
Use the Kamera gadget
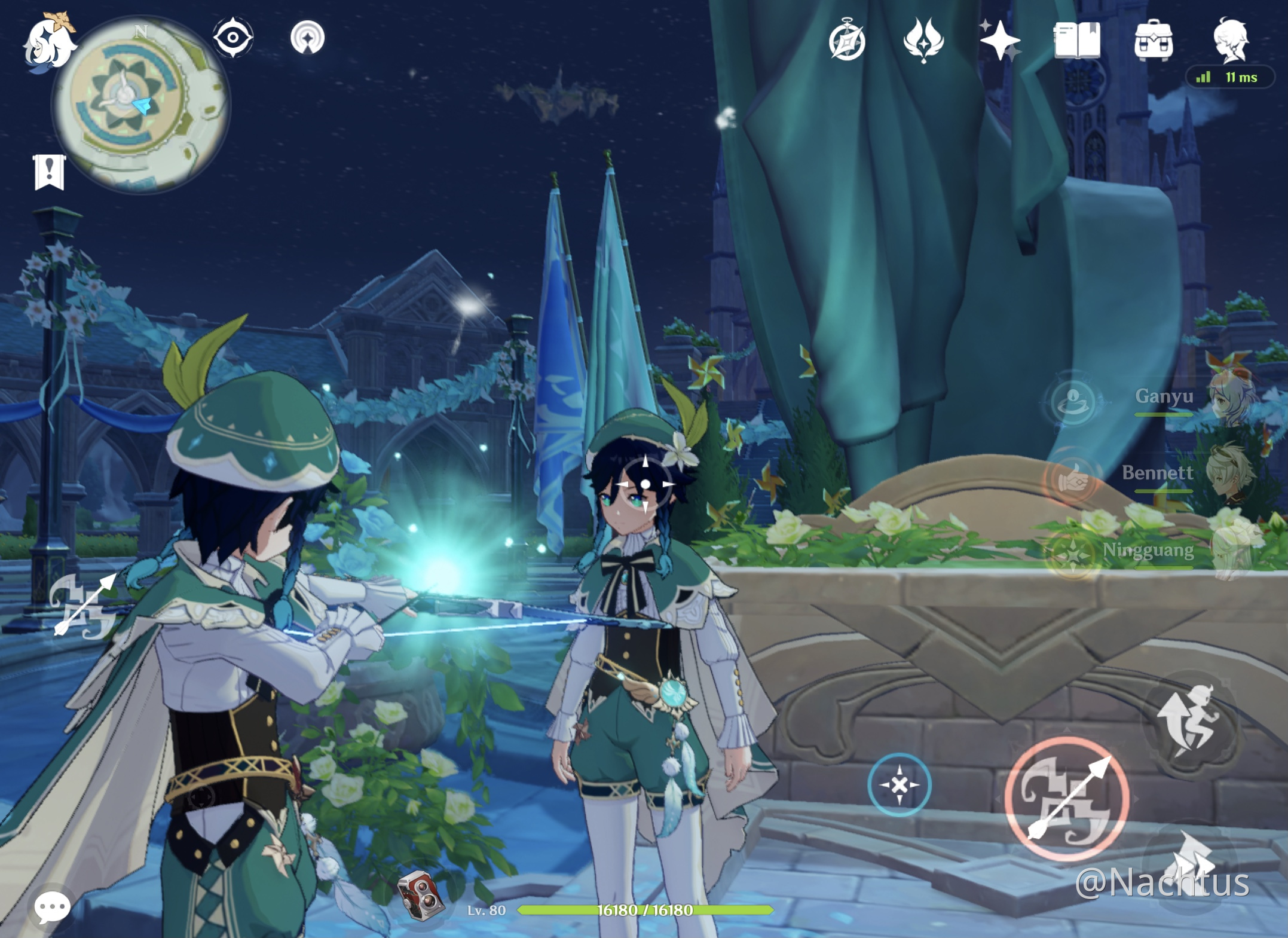coord(422,894)
